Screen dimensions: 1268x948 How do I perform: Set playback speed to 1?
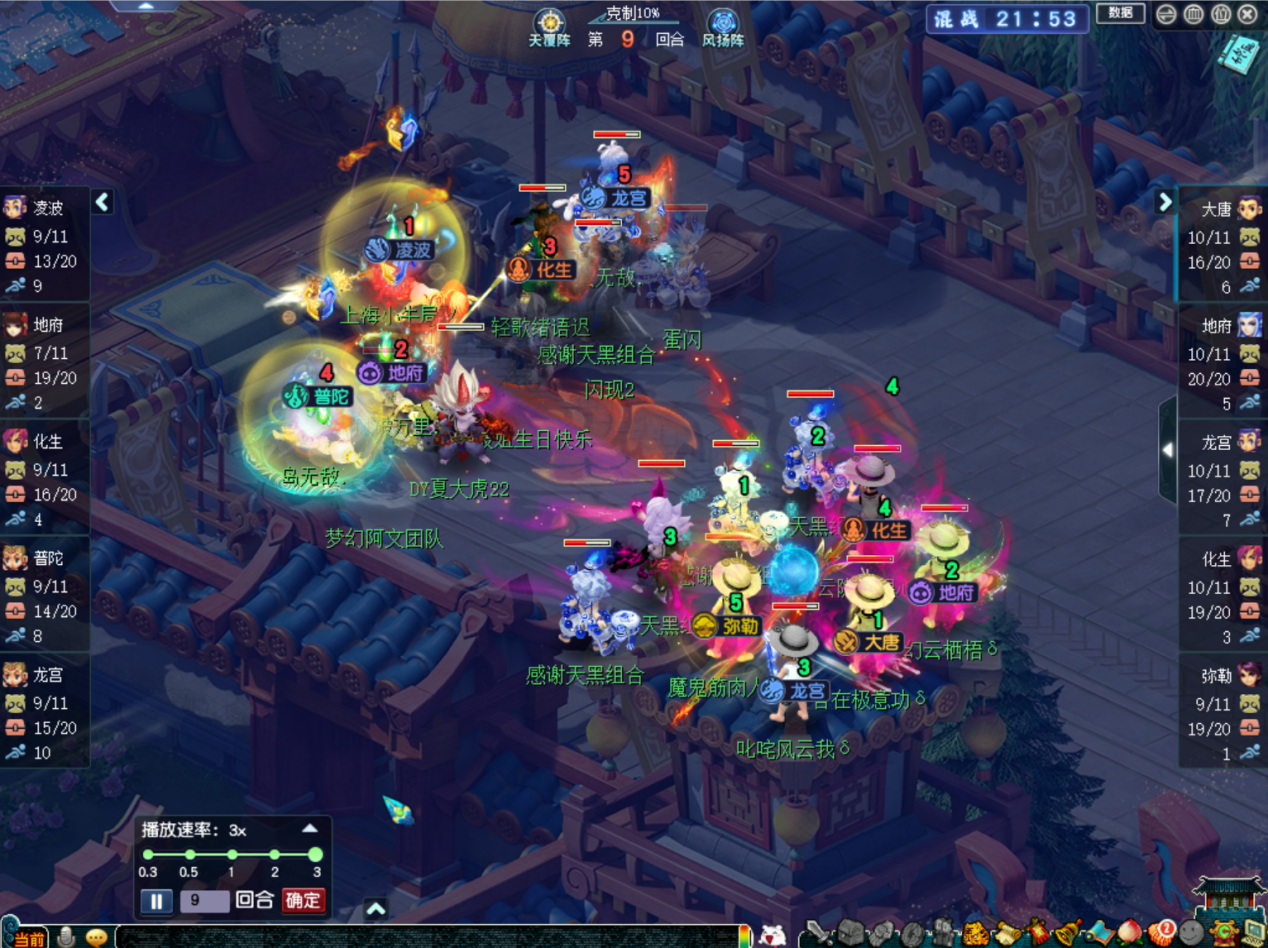[x=232, y=855]
